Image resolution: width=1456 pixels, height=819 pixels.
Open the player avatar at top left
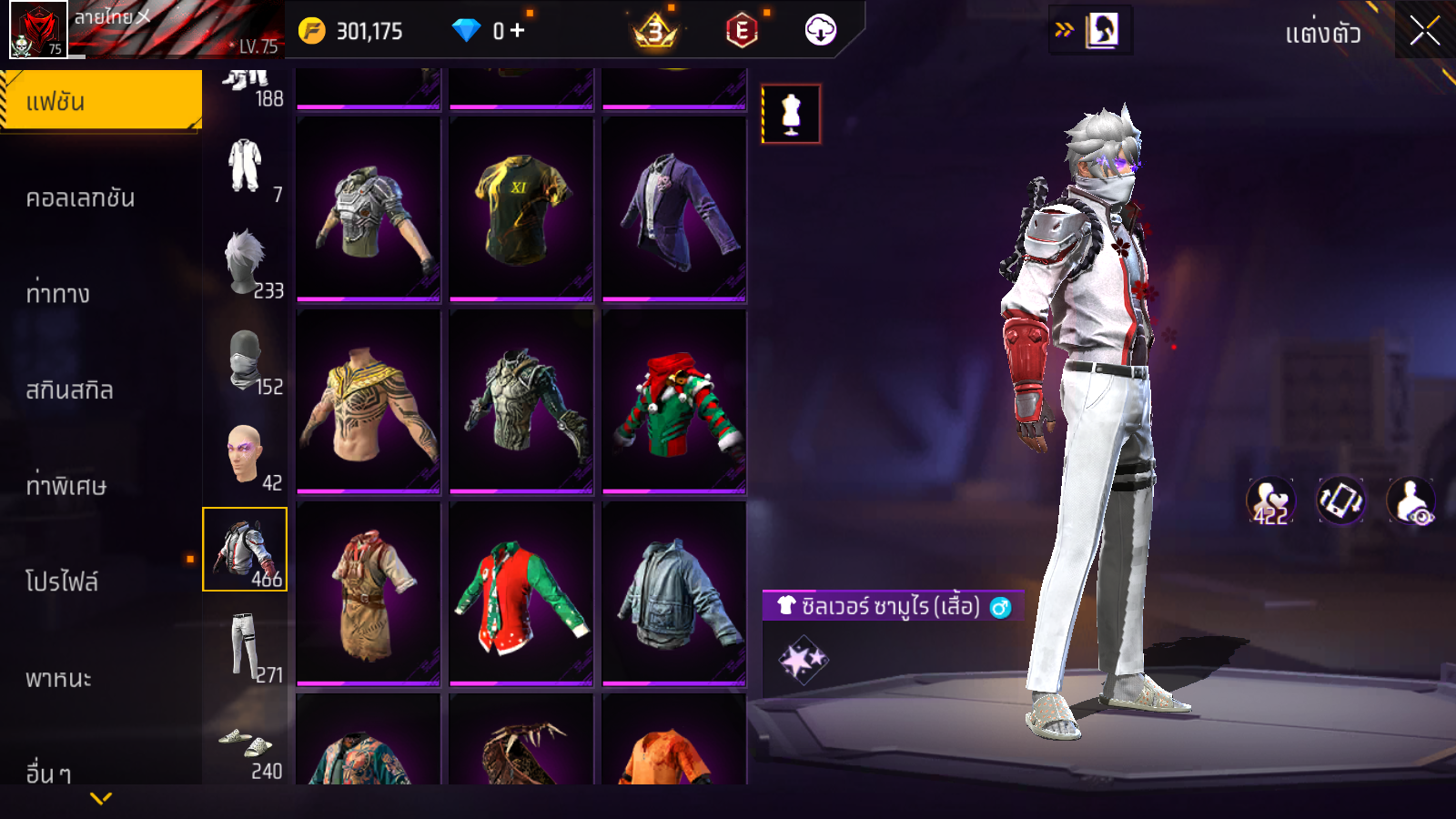[37, 29]
